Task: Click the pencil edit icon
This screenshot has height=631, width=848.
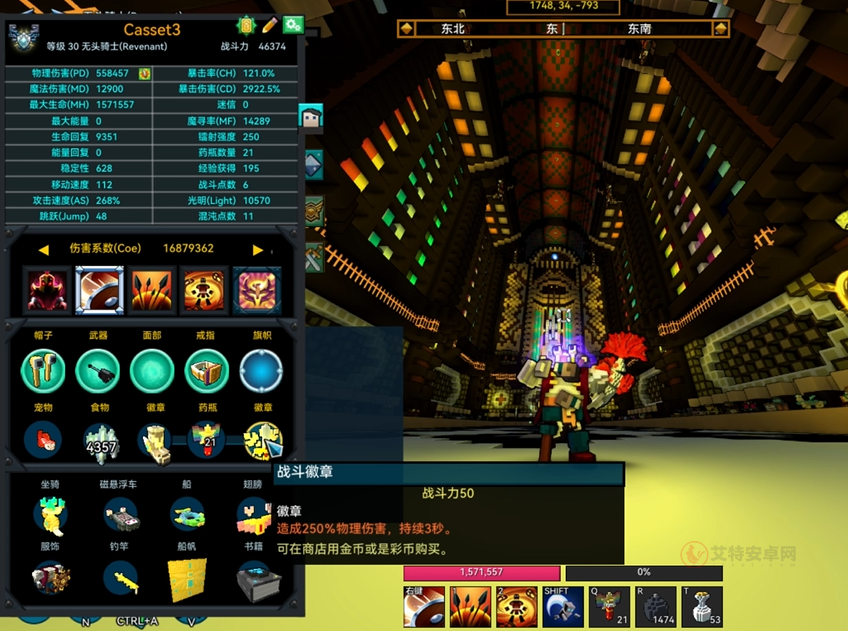Action: [x=270, y=25]
